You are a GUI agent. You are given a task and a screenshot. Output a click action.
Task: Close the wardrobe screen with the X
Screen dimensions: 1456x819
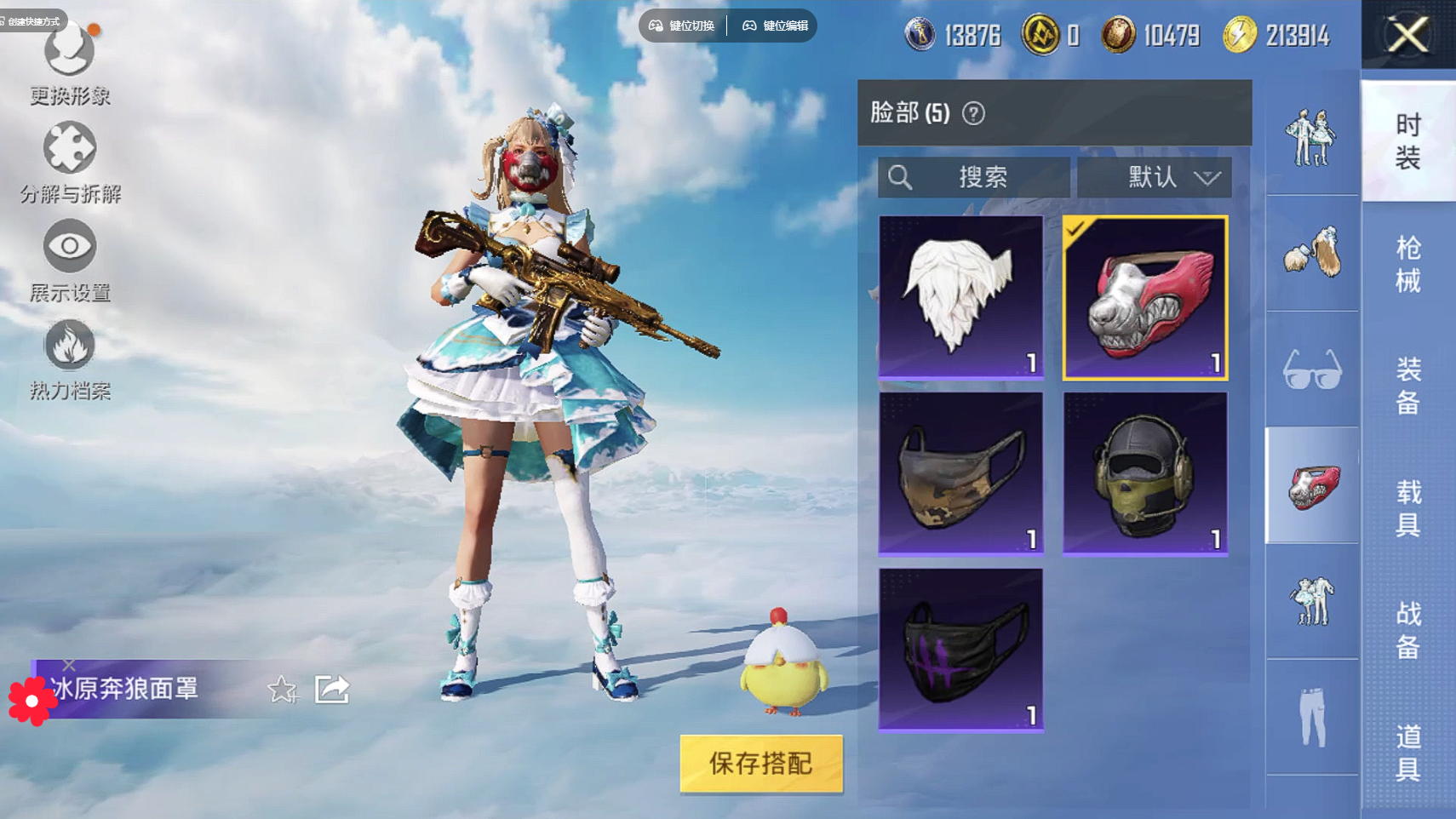point(1408,35)
